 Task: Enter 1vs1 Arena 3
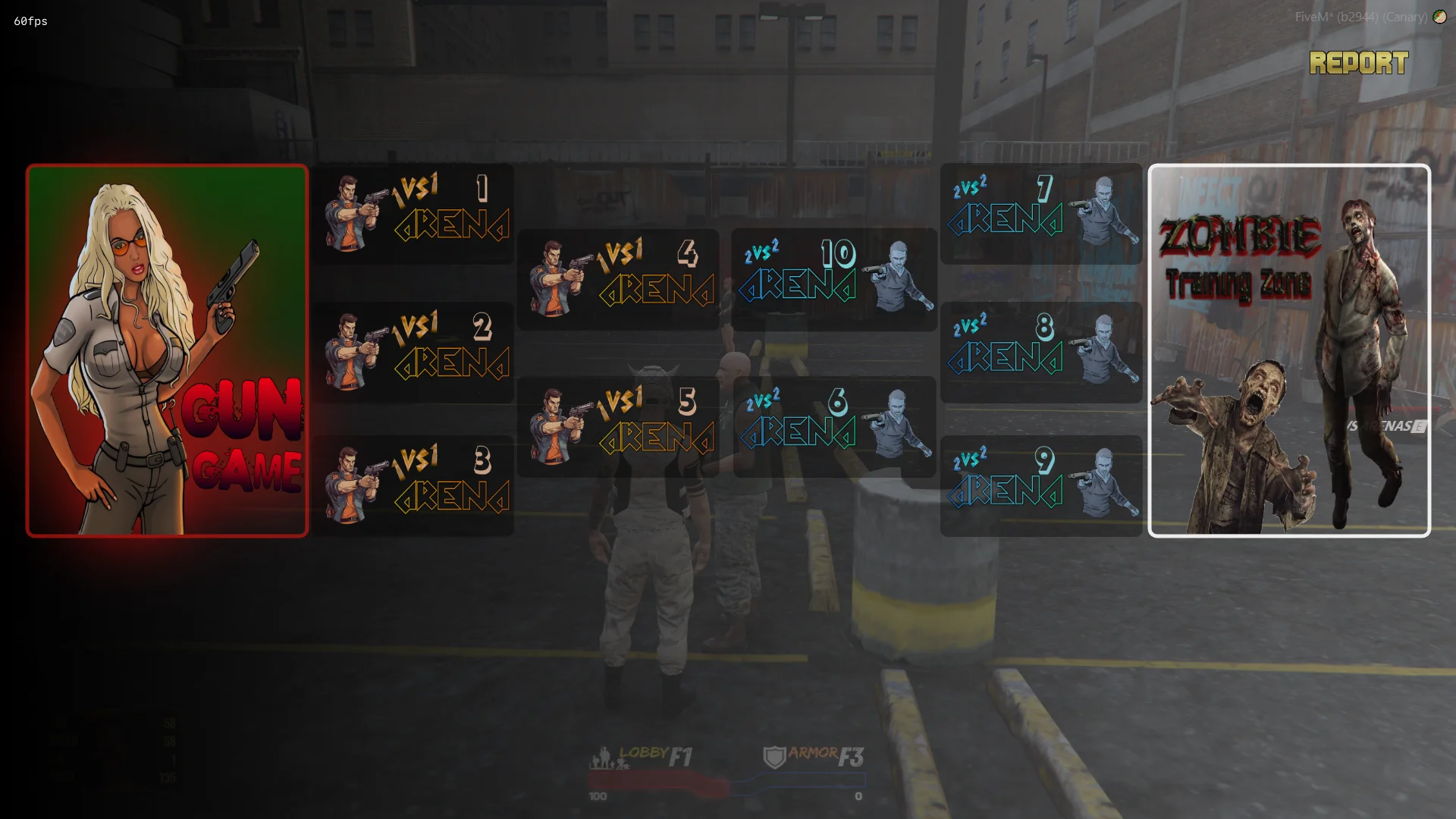click(414, 486)
